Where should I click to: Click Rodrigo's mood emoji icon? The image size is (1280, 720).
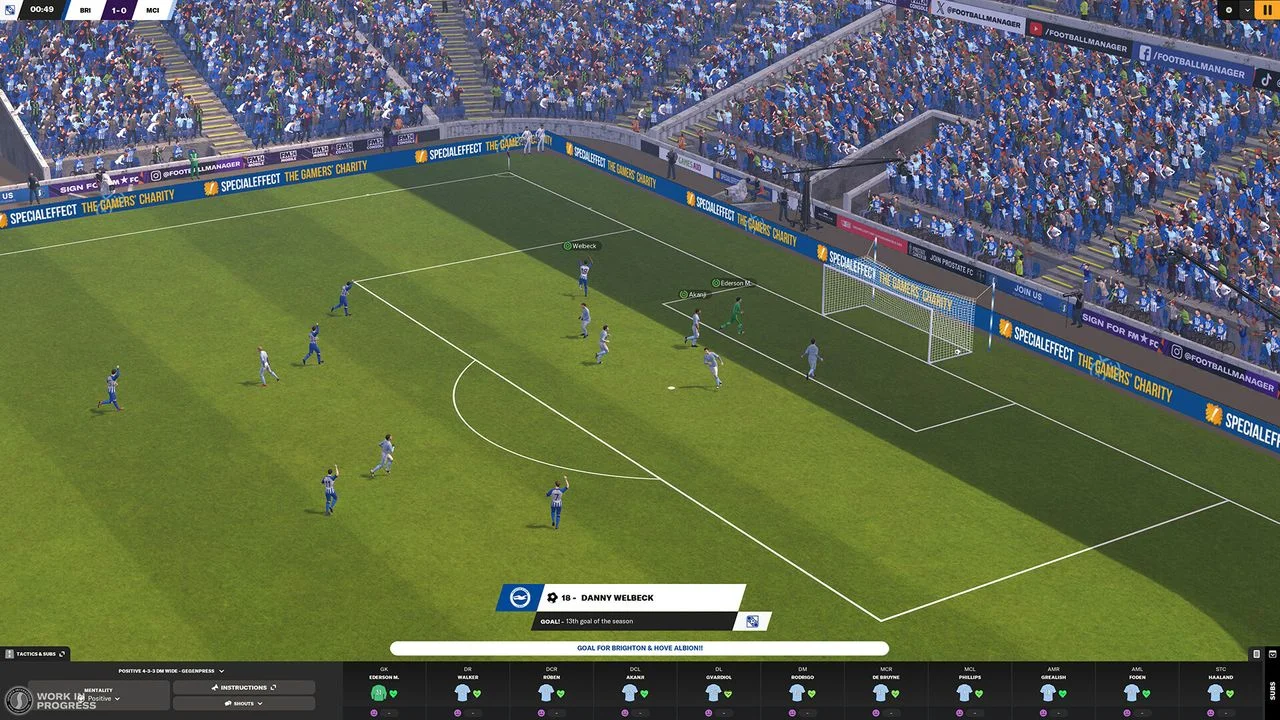coord(792,711)
